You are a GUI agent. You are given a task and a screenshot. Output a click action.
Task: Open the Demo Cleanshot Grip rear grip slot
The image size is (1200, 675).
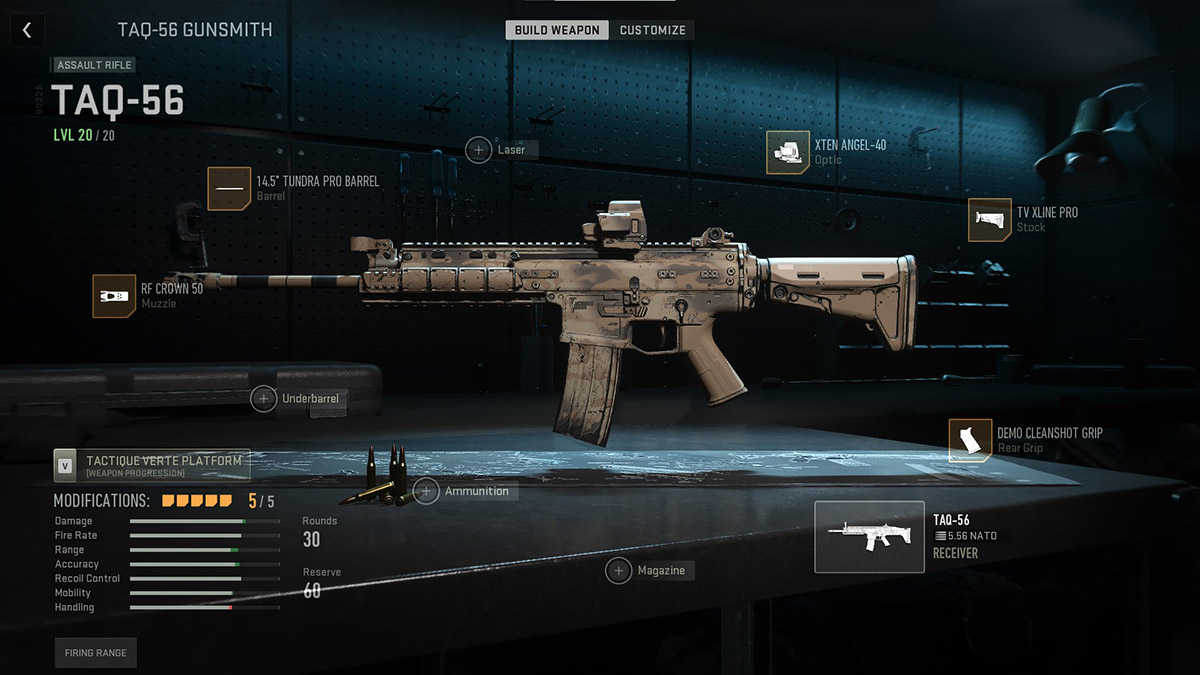tap(970, 440)
